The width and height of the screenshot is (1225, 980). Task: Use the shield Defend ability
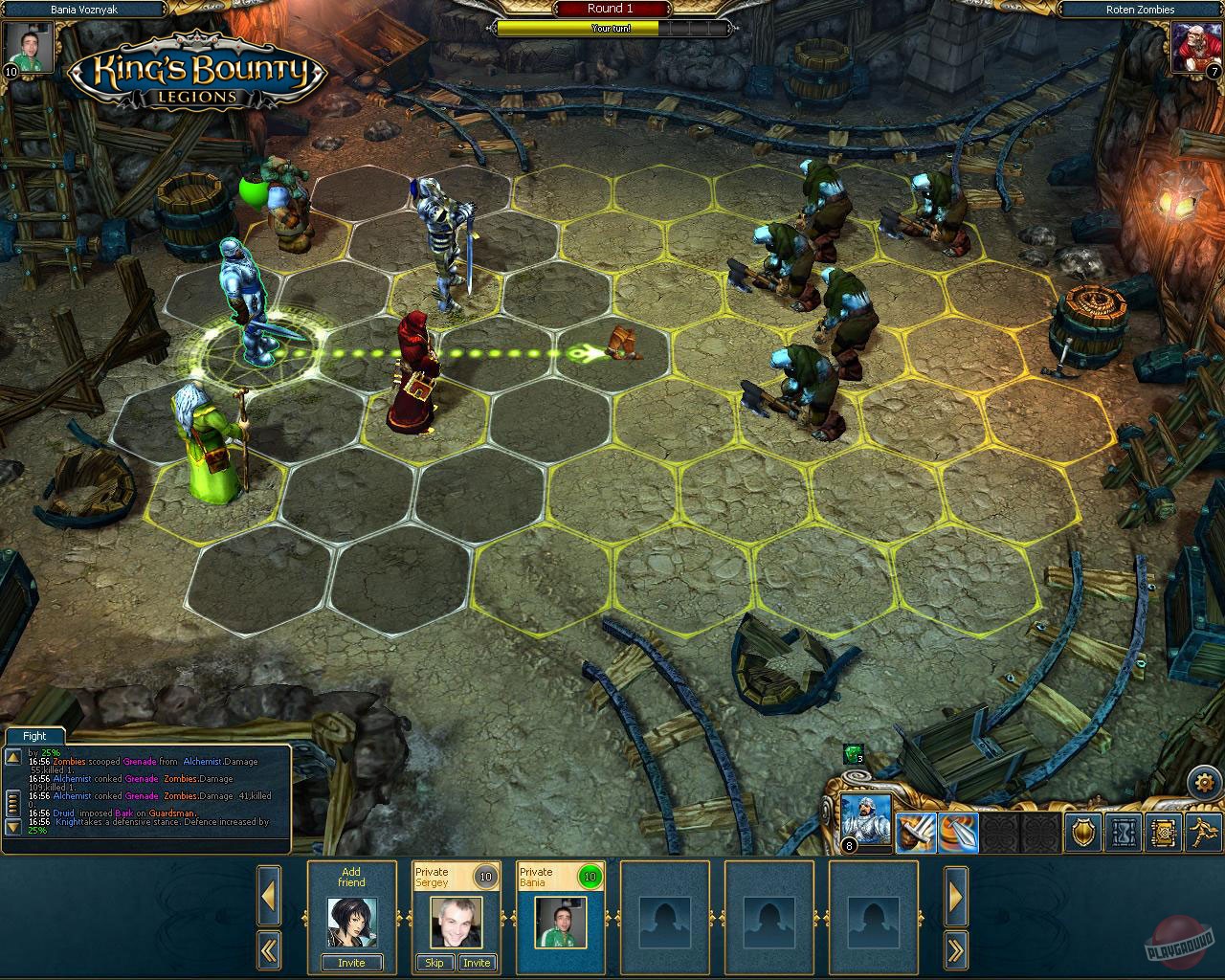(1082, 831)
